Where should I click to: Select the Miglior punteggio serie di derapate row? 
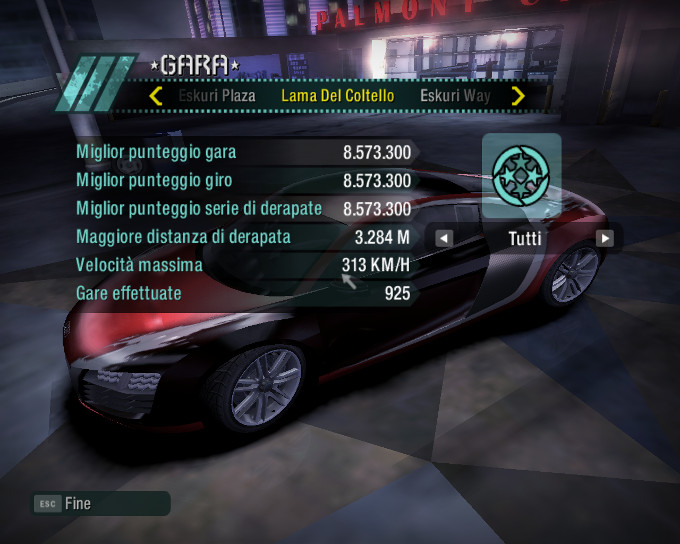pyautogui.click(x=243, y=209)
